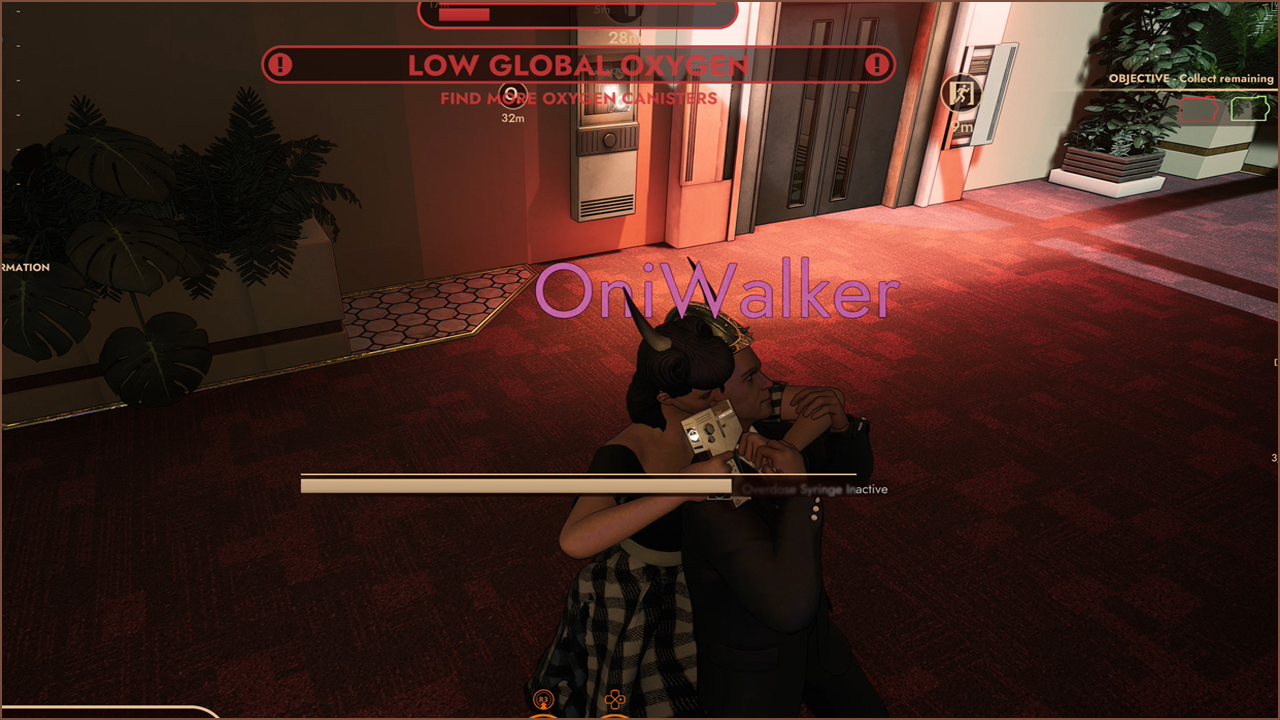Select the oxygen canister marker at 32m
1280x720 pixels.
point(513,96)
